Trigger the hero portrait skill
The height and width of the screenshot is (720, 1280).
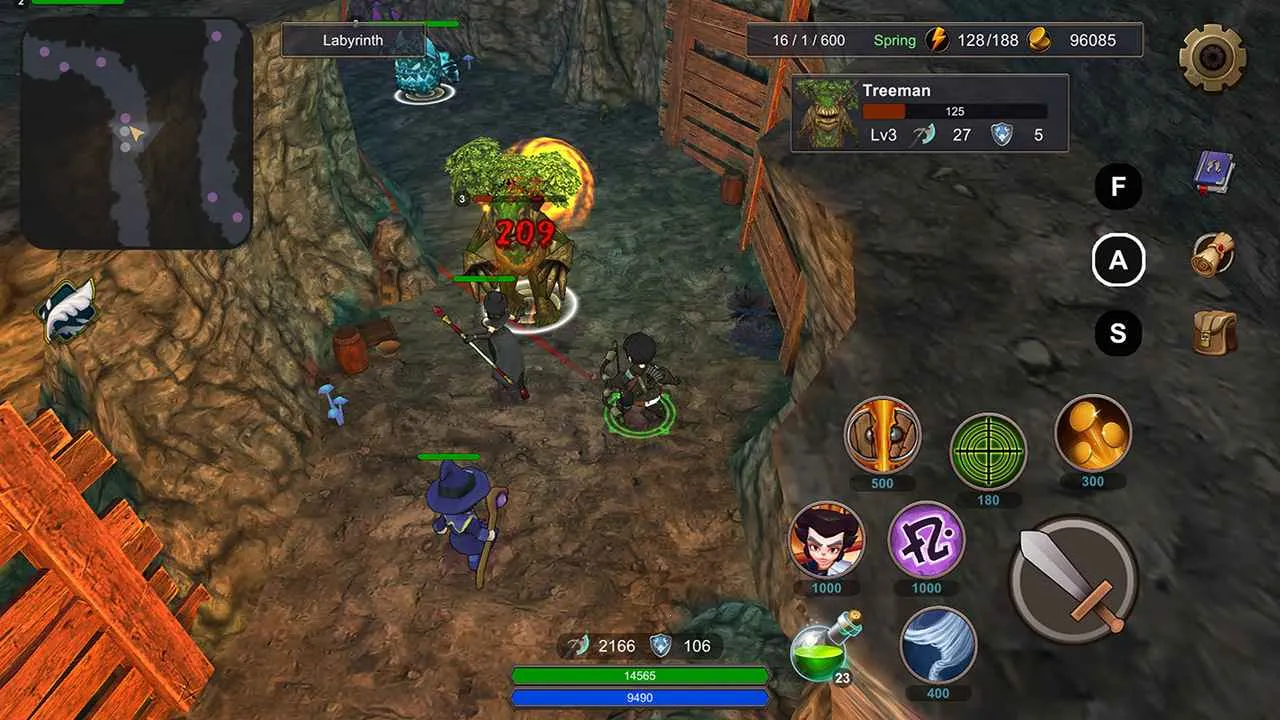click(x=826, y=540)
